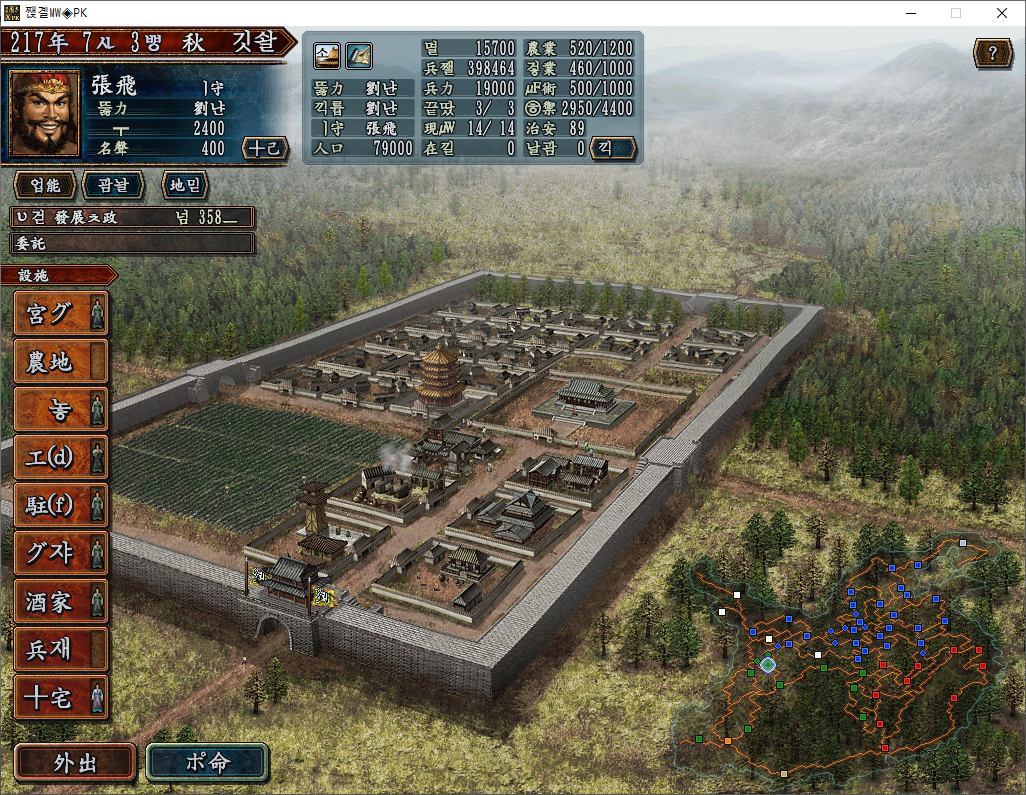Open the 命 command button beside 外出

[x=208, y=762]
